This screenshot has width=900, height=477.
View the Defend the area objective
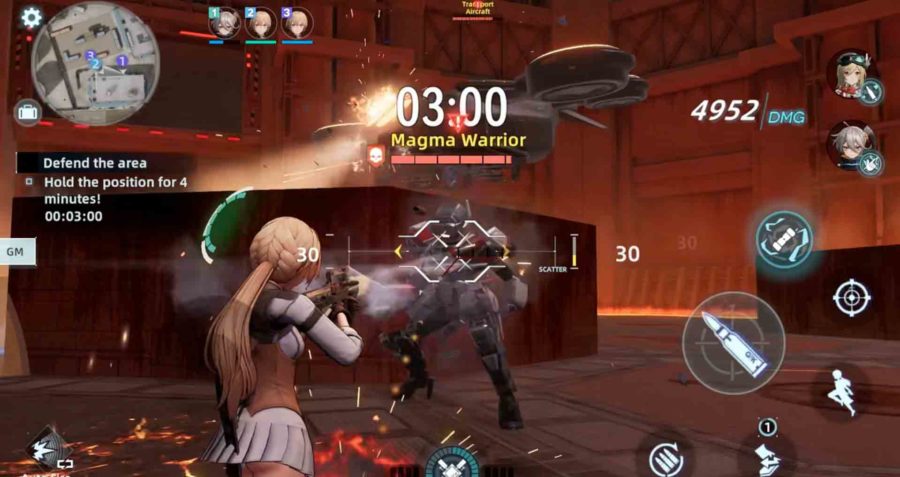pos(95,162)
